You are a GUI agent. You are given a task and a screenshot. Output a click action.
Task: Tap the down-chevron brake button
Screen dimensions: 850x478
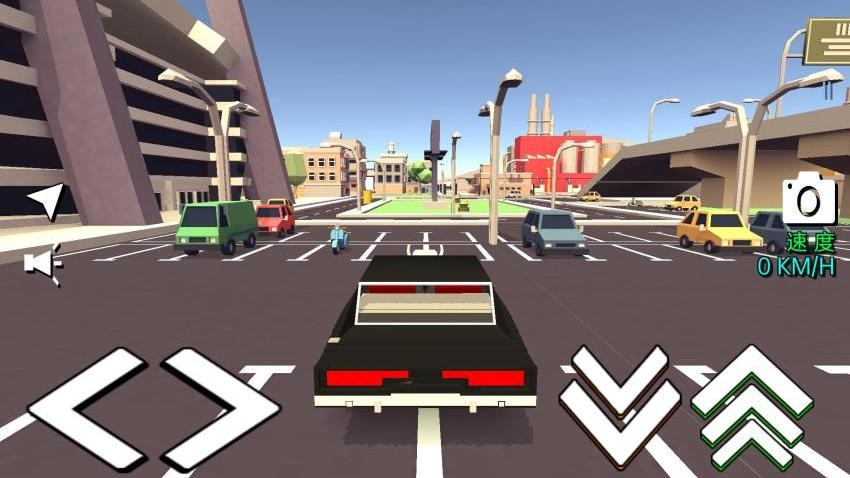click(619, 407)
